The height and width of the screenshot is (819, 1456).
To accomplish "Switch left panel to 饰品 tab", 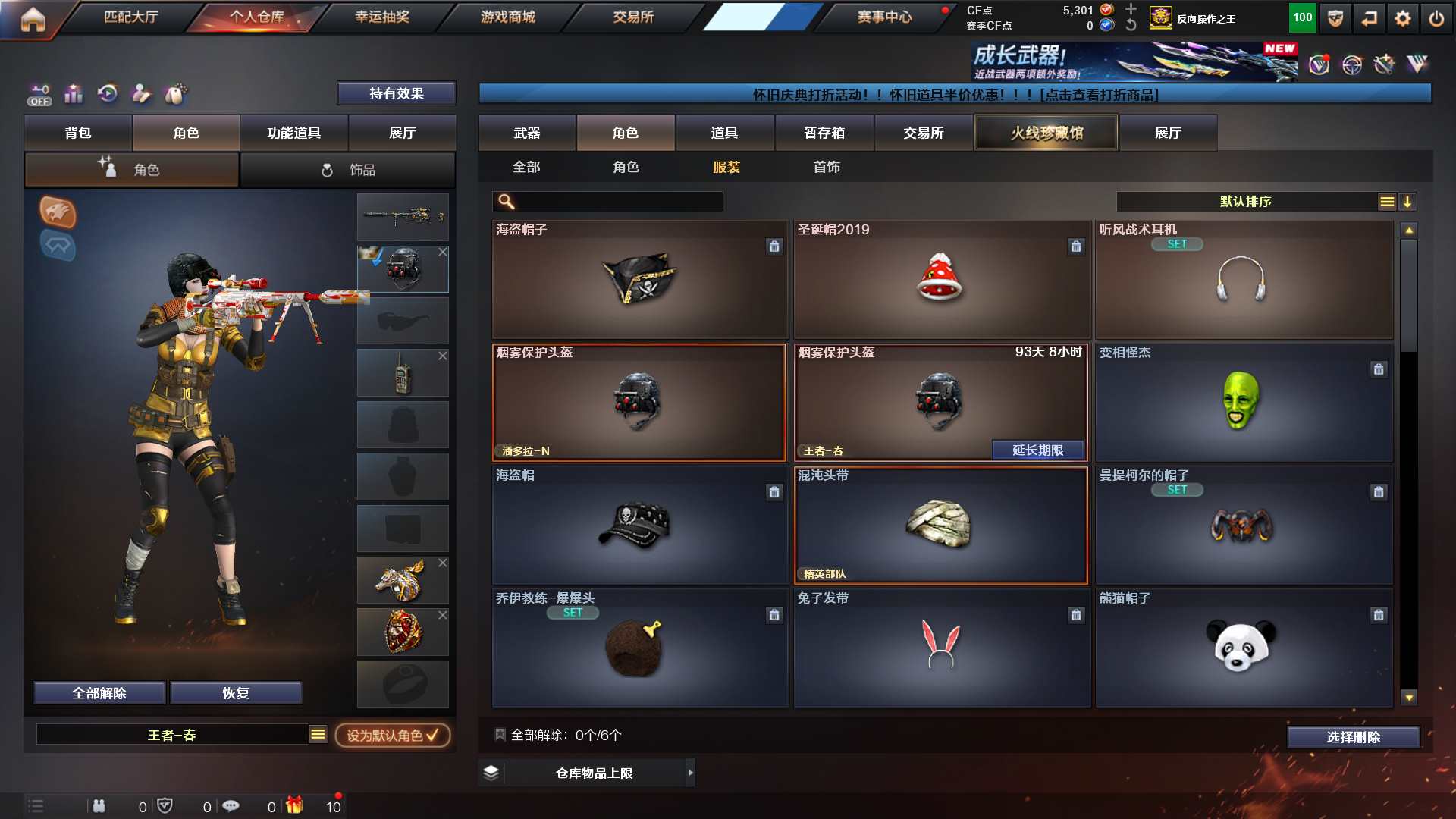I will point(348,170).
